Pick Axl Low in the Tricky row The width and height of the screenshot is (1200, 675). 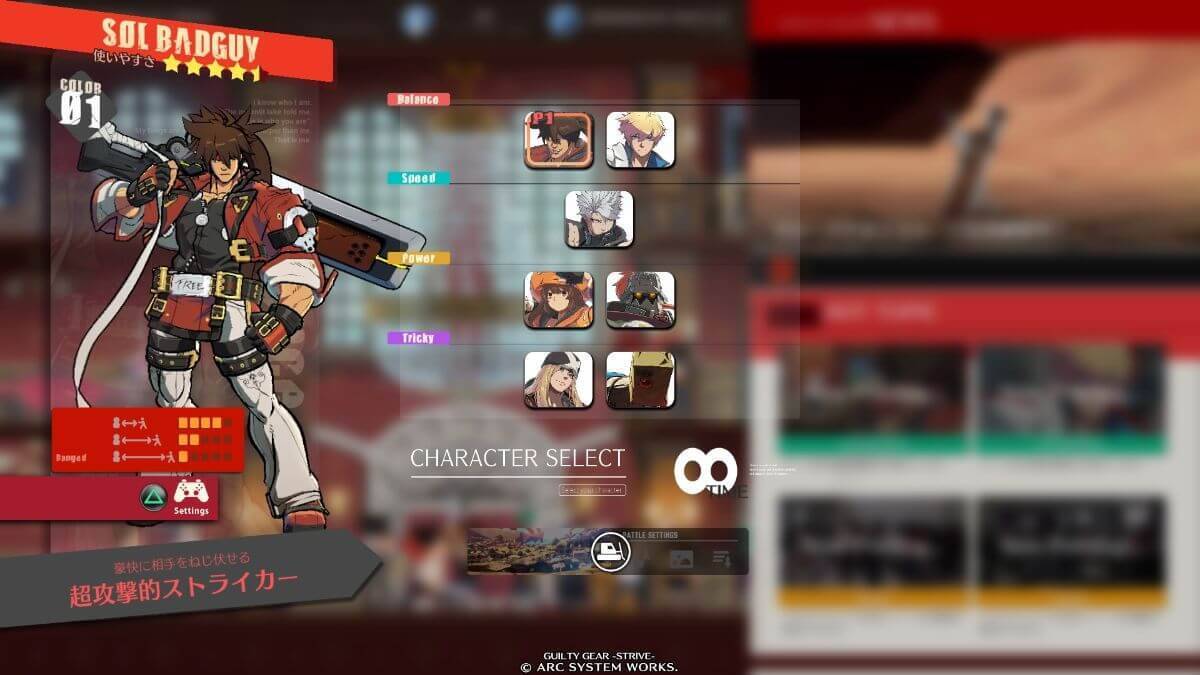pyautogui.click(x=558, y=380)
